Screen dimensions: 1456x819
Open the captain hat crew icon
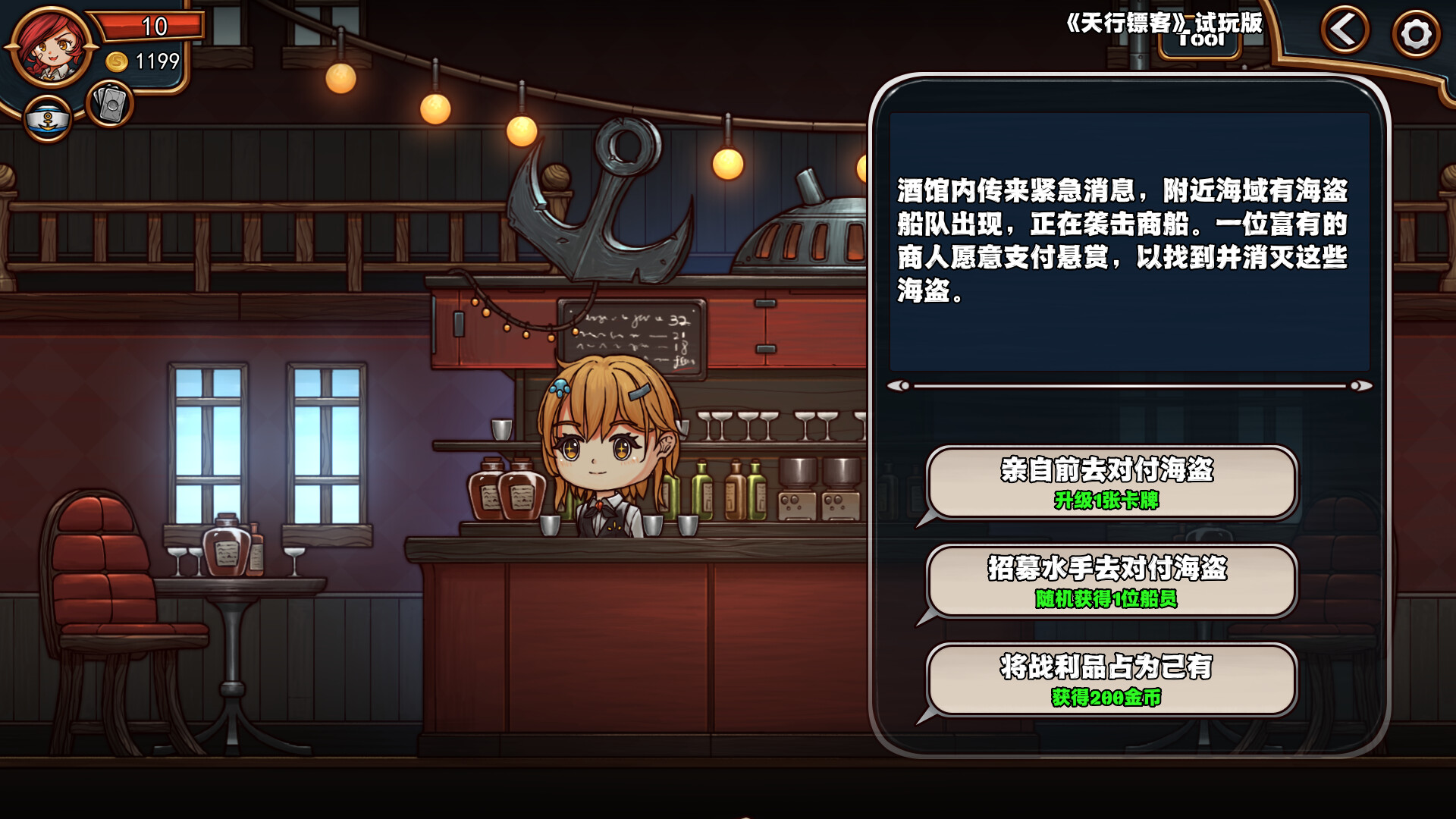tap(48, 119)
